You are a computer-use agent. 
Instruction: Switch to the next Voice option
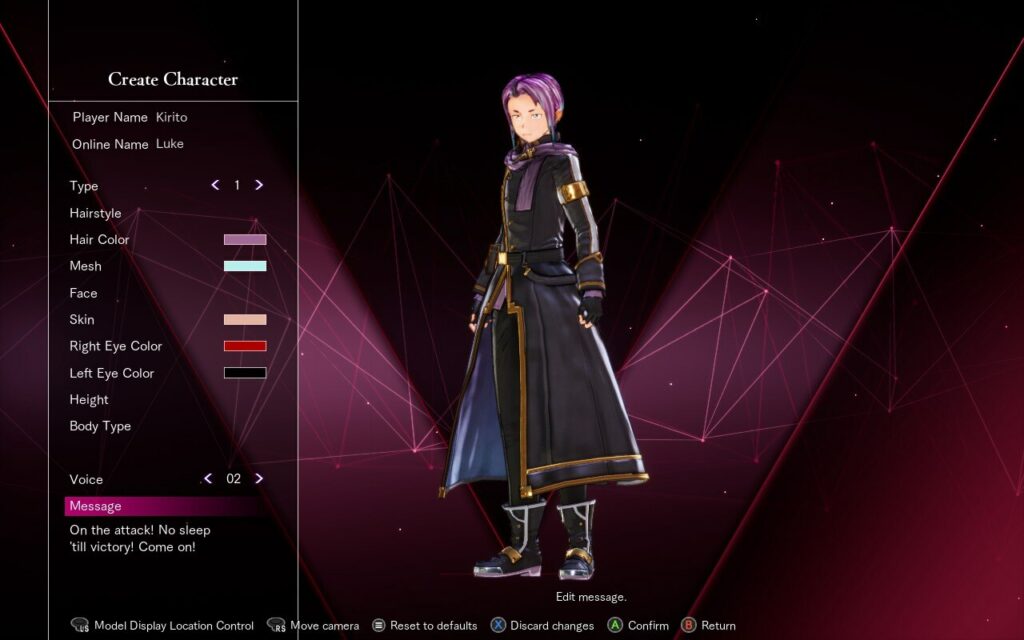coord(259,479)
